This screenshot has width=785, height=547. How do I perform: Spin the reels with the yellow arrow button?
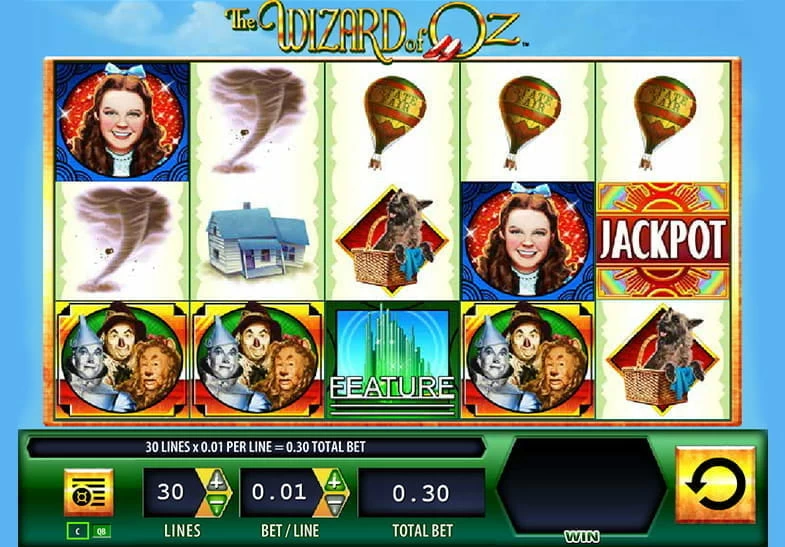pos(715,485)
